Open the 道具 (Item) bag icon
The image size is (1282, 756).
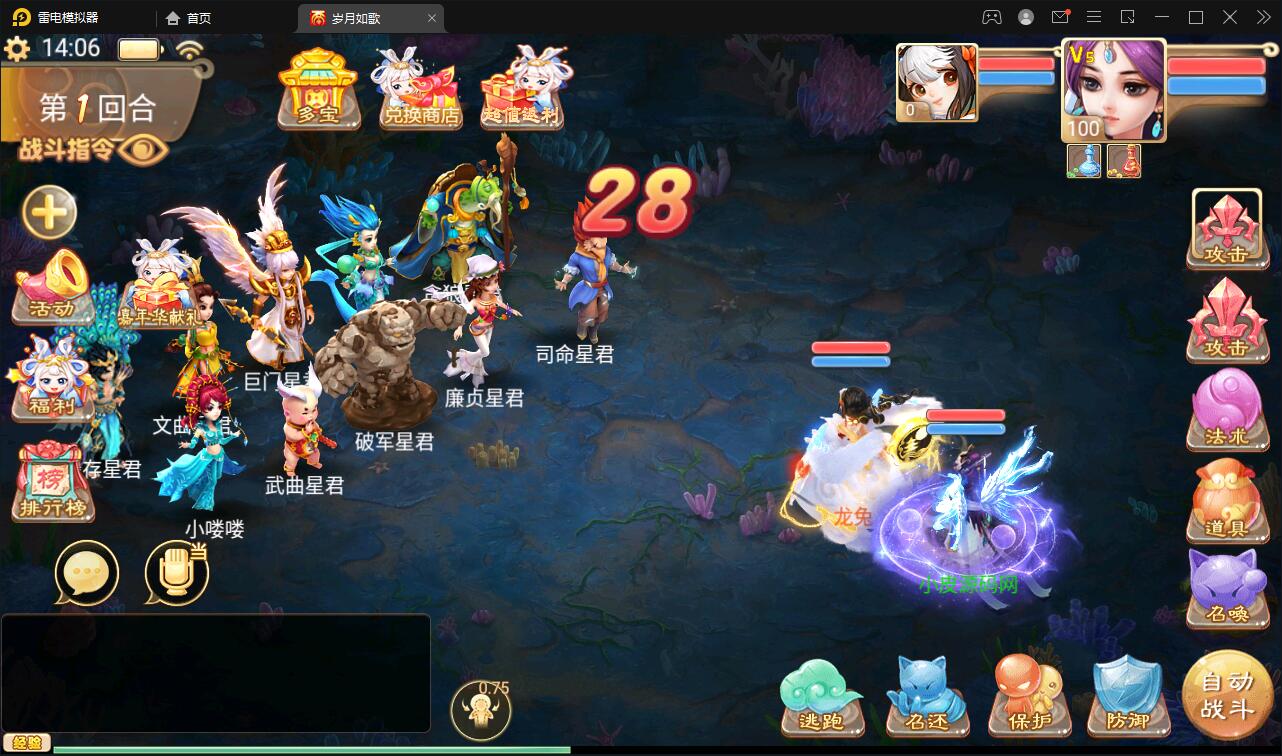pos(1228,500)
